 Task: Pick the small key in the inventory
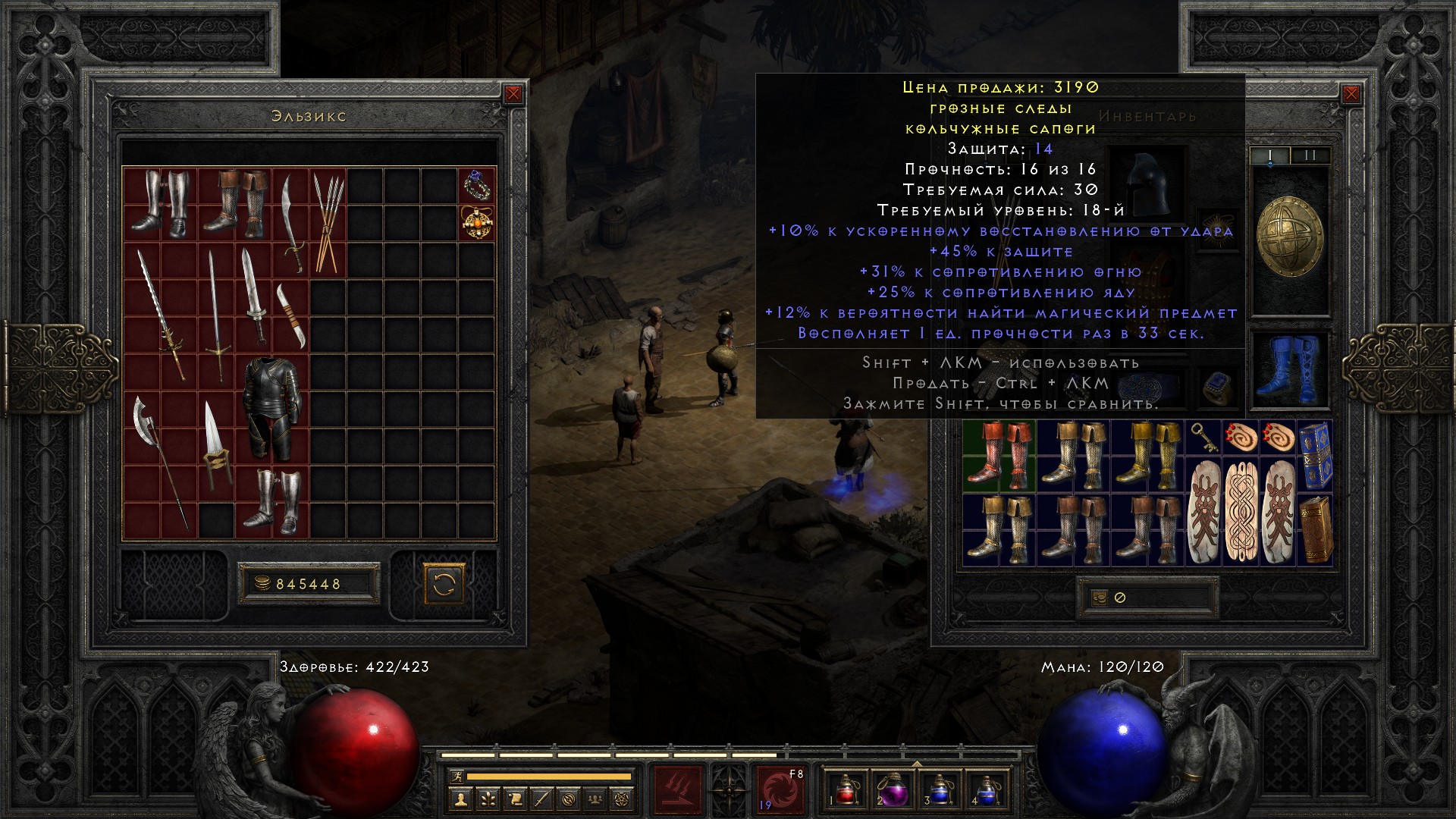click(x=1203, y=437)
